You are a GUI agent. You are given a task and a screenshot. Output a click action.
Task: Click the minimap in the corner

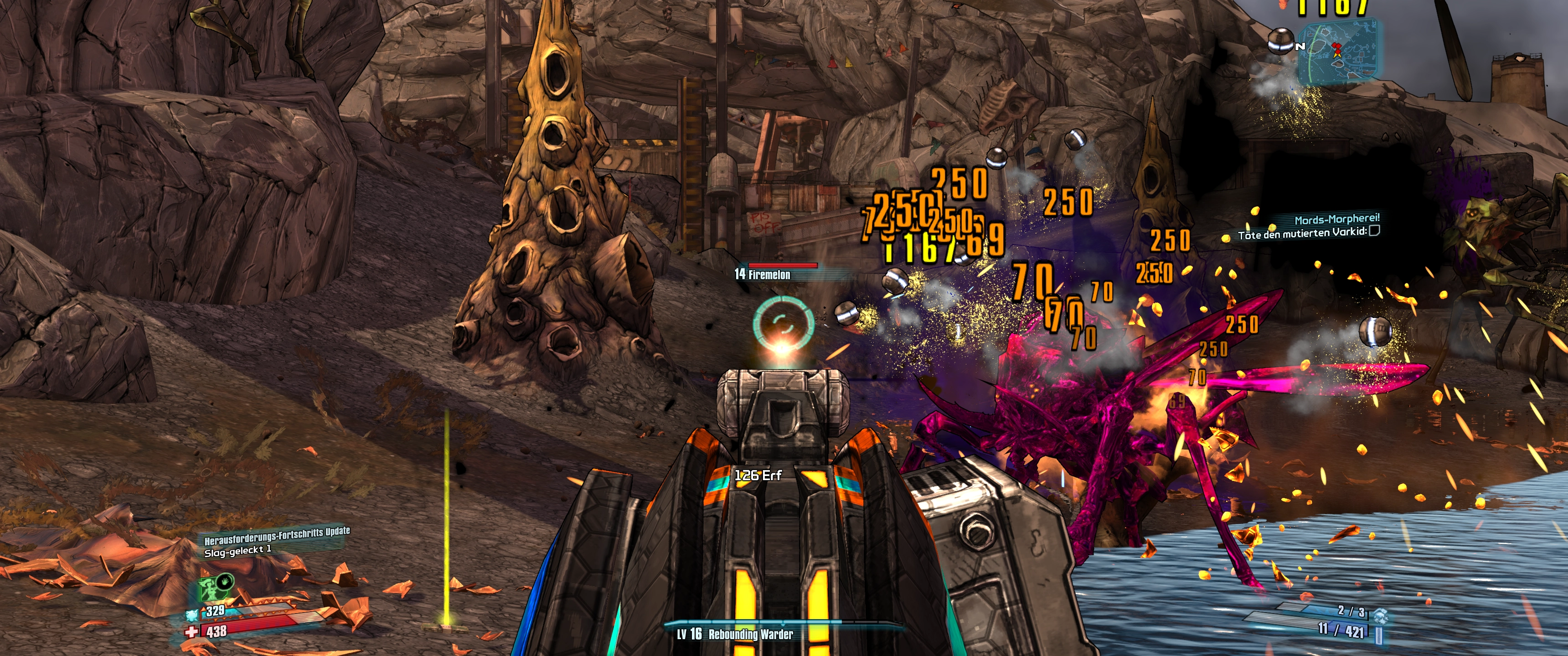click(x=1337, y=52)
